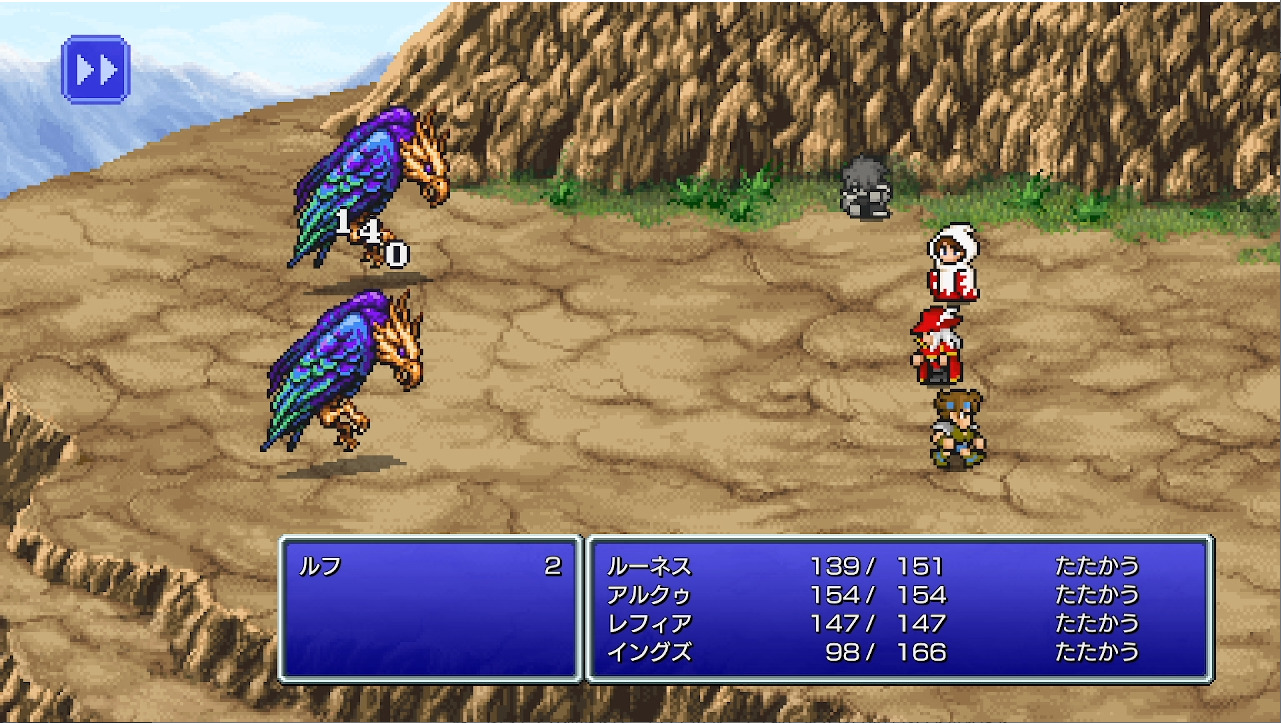Viewport: 1281px width, 723px height.
Task: Click レフィア's red-clad character sprite
Action: (x=938, y=345)
